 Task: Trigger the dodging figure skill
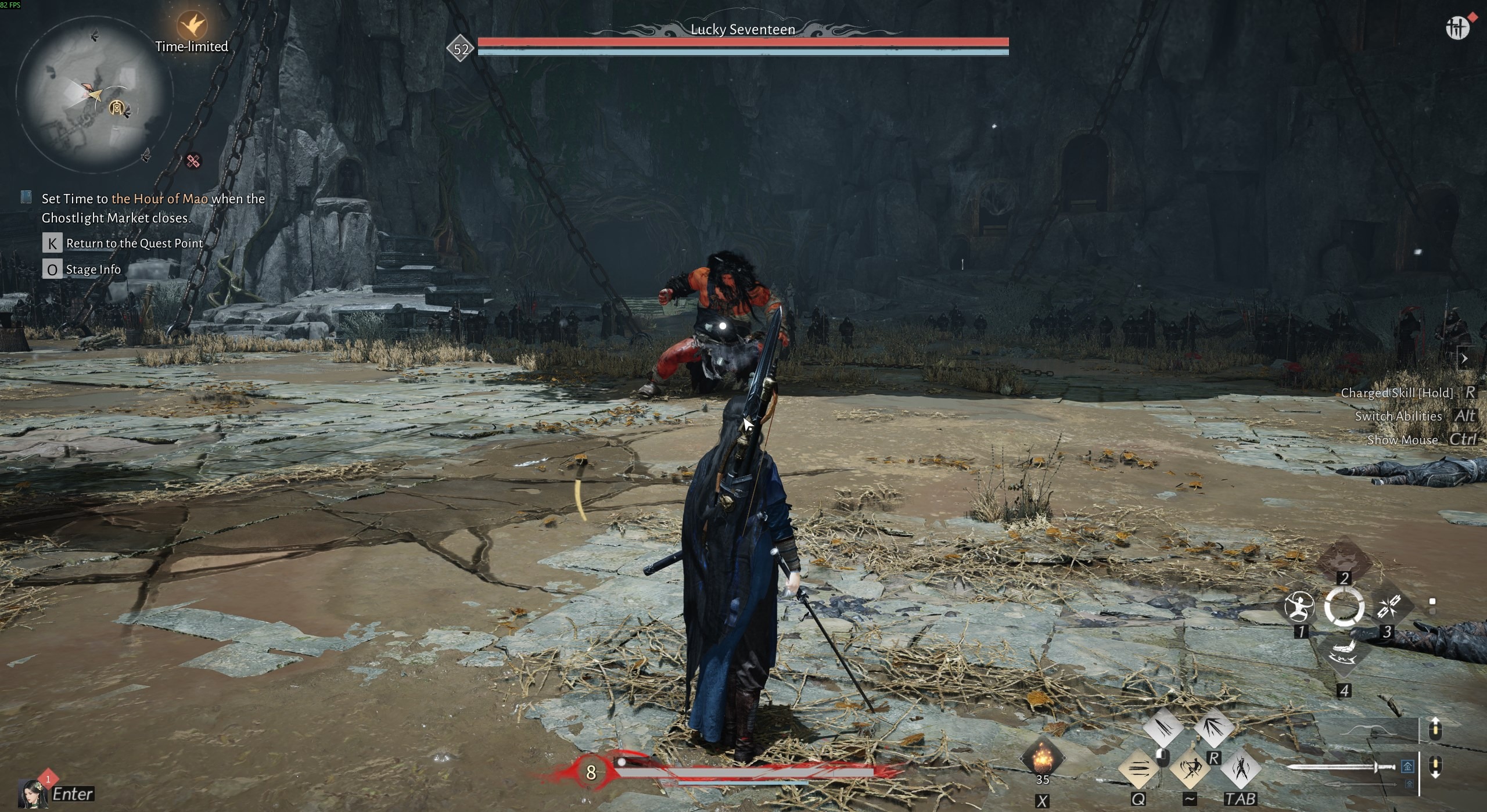pos(1189,769)
